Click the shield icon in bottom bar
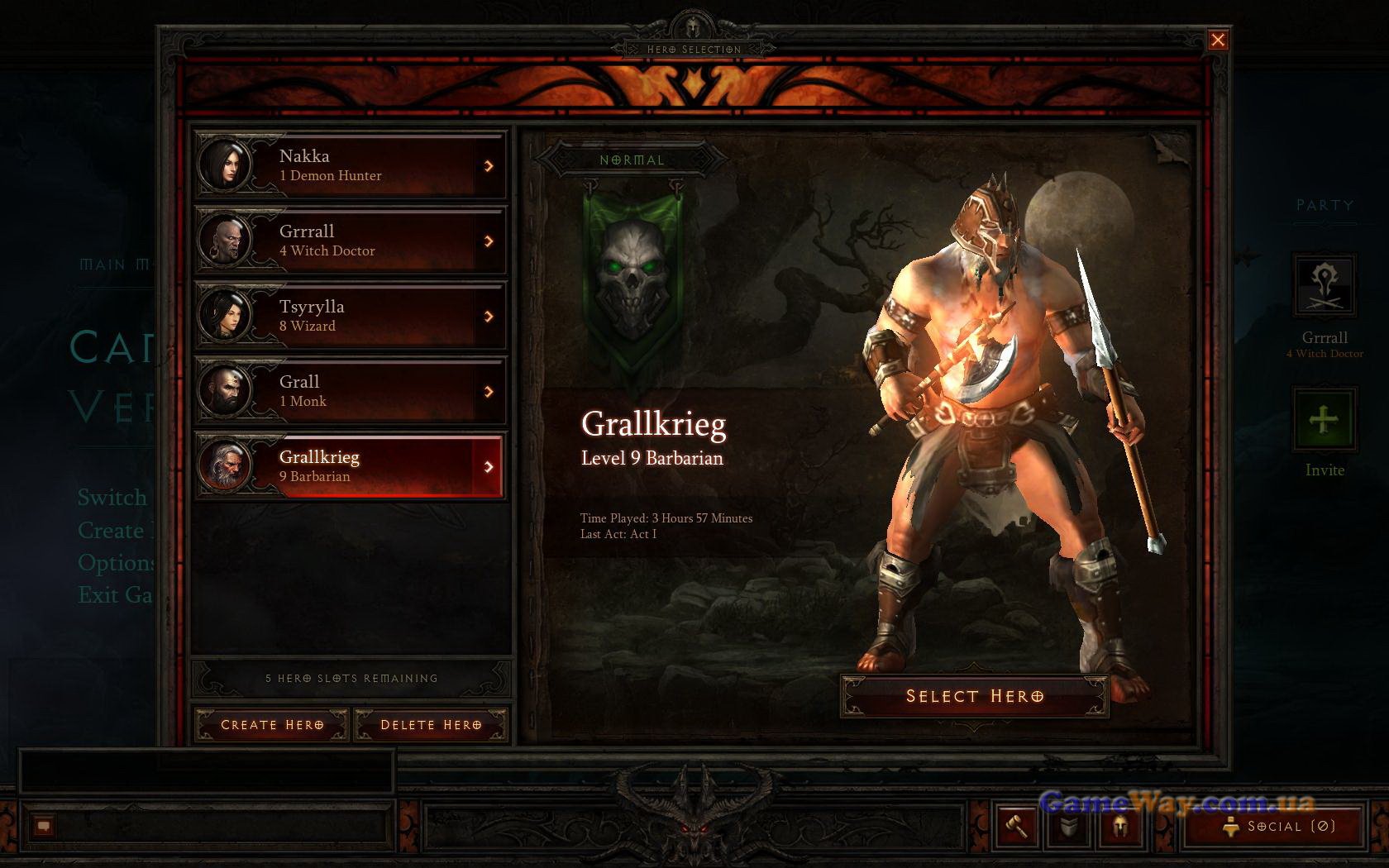Screen dimensions: 1389x868 pos(1069,826)
